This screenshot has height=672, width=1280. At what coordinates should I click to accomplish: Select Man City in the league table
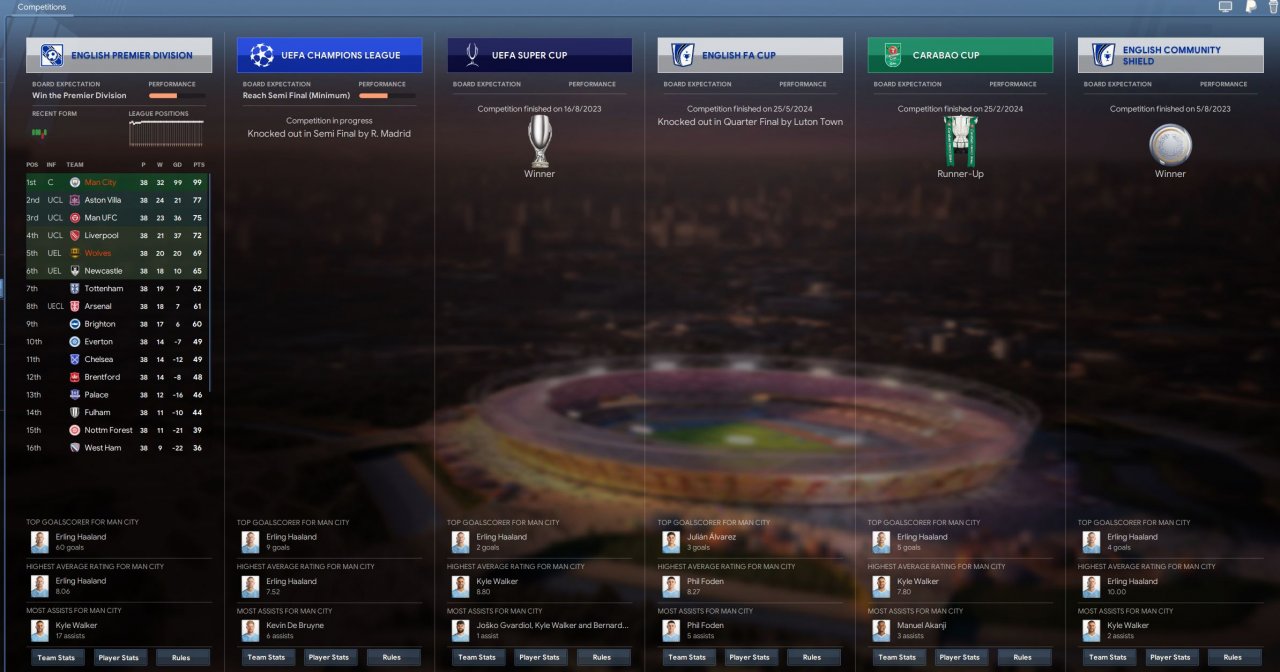click(x=100, y=182)
